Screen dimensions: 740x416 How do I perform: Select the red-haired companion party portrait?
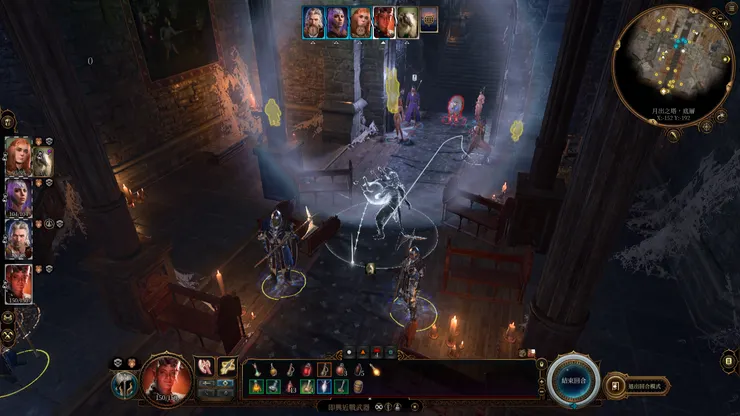click(18, 156)
